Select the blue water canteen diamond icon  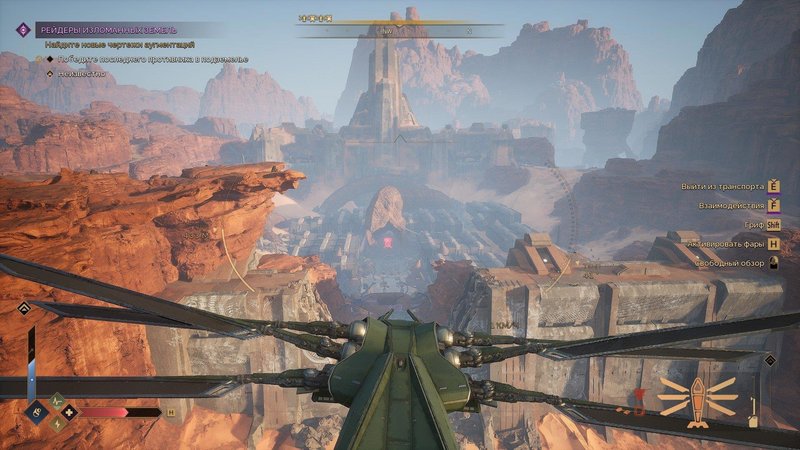(x=34, y=410)
